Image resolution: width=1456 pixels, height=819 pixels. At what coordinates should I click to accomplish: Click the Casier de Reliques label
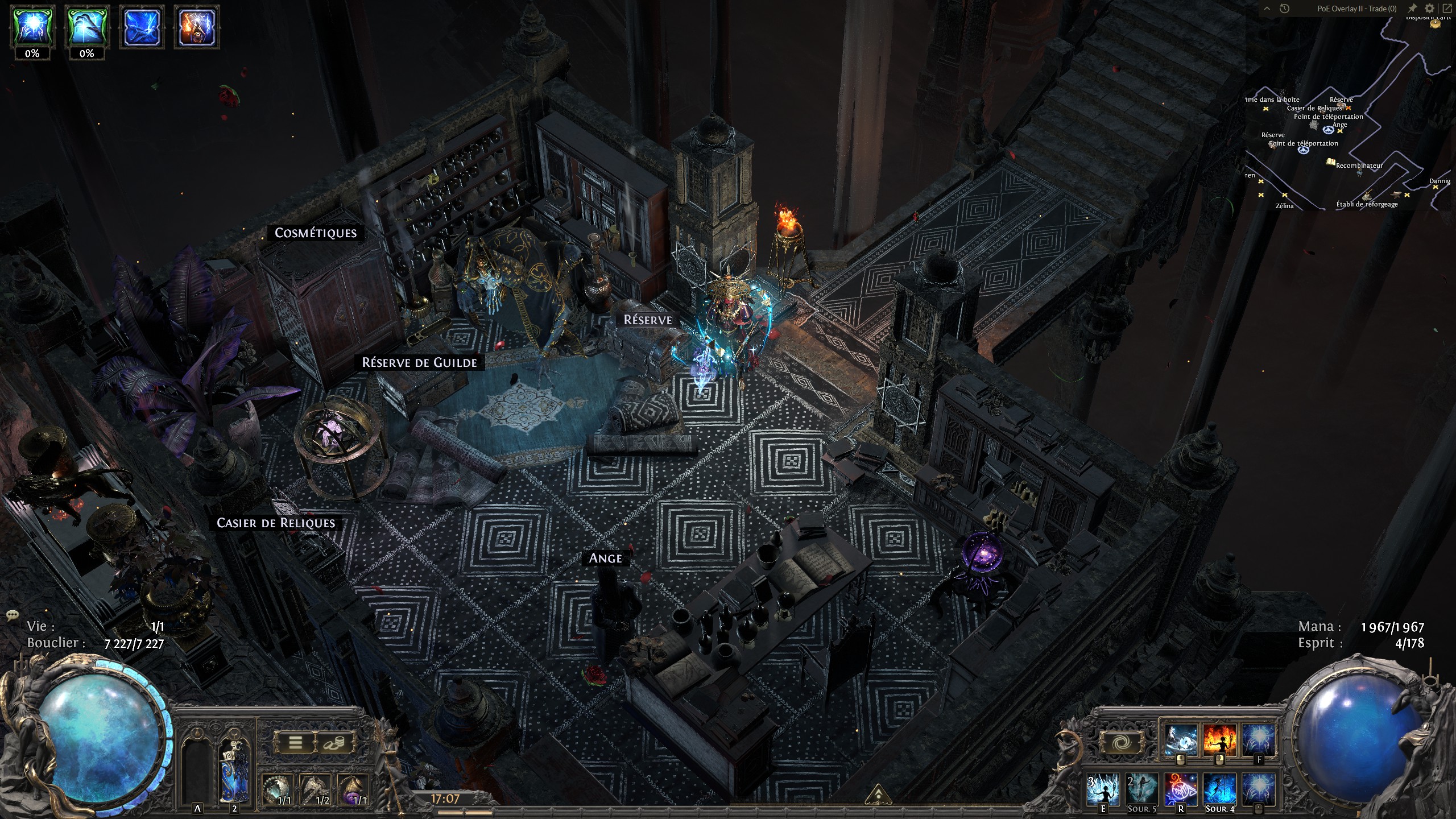(276, 523)
